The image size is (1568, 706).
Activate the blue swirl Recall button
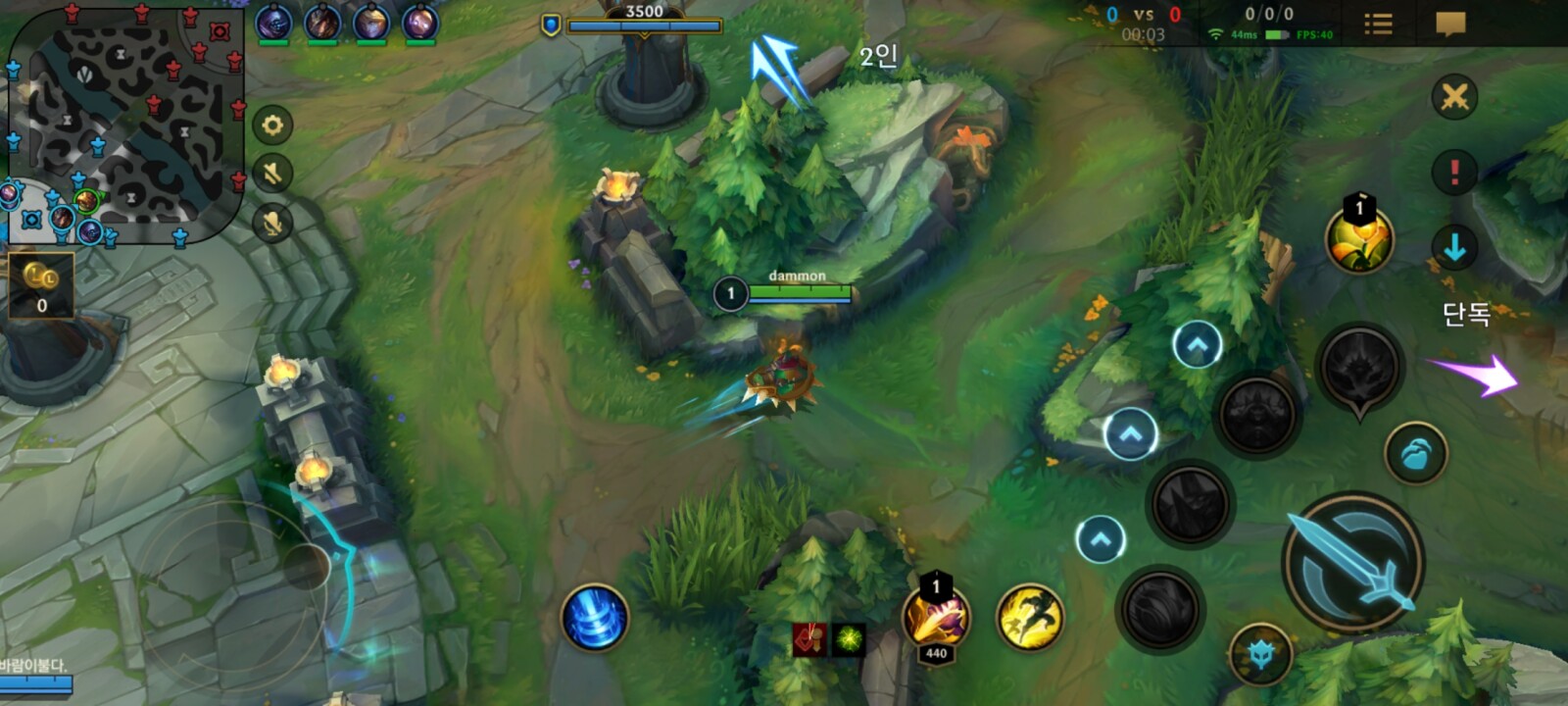(x=594, y=618)
